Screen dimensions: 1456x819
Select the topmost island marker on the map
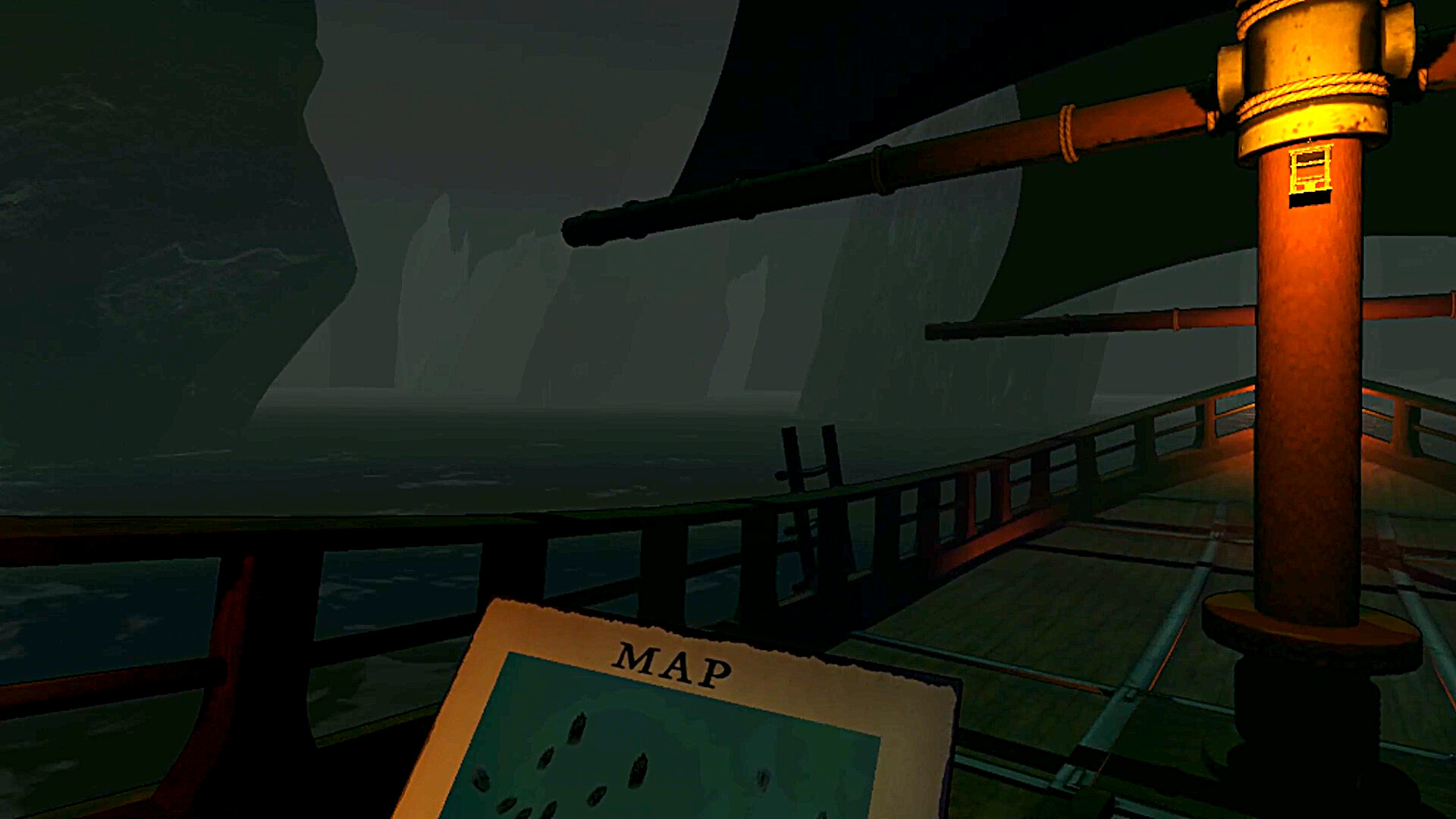pyautogui.click(x=576, y=728)
